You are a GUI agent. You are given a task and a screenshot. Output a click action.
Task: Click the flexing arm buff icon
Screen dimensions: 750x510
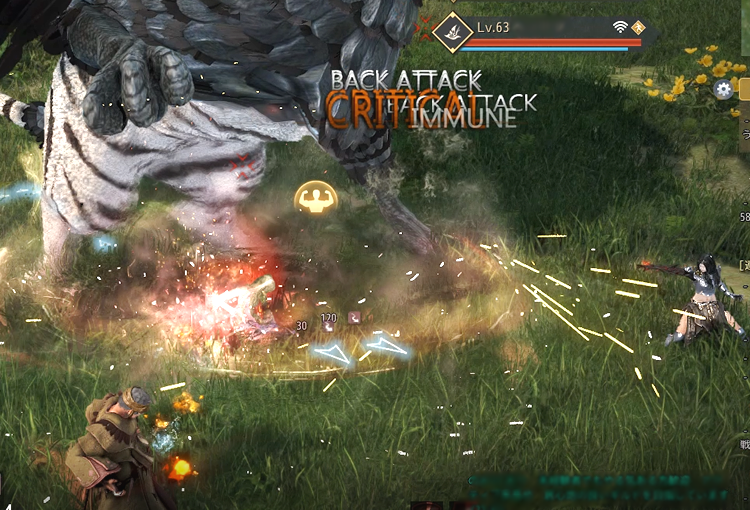[315, 197]
